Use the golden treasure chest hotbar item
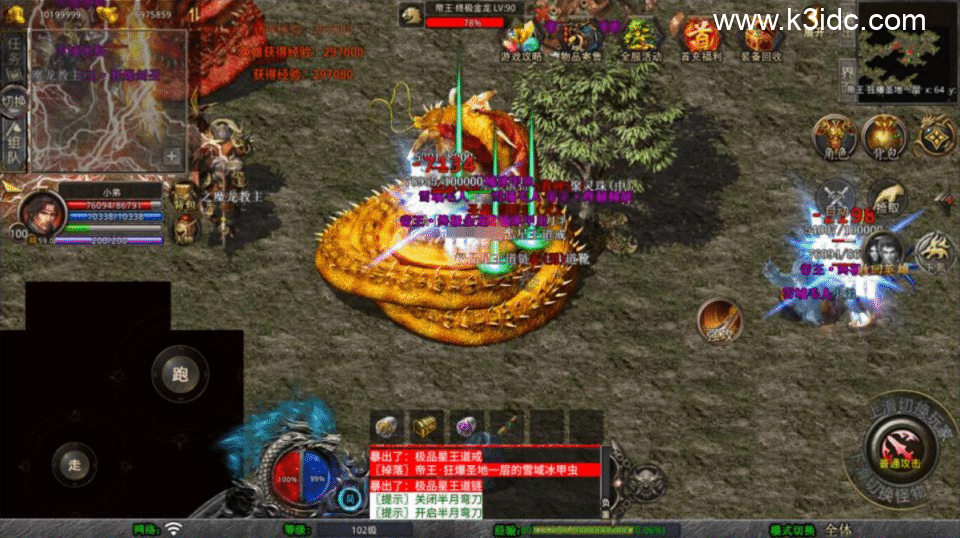Screen dimensions: 960x538 427,425
